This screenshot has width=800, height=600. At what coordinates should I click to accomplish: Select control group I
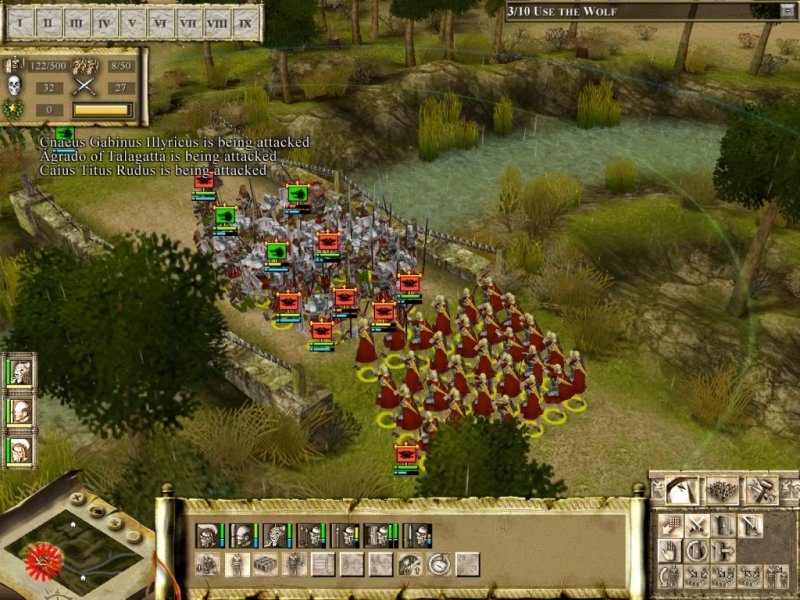point(22,20)
